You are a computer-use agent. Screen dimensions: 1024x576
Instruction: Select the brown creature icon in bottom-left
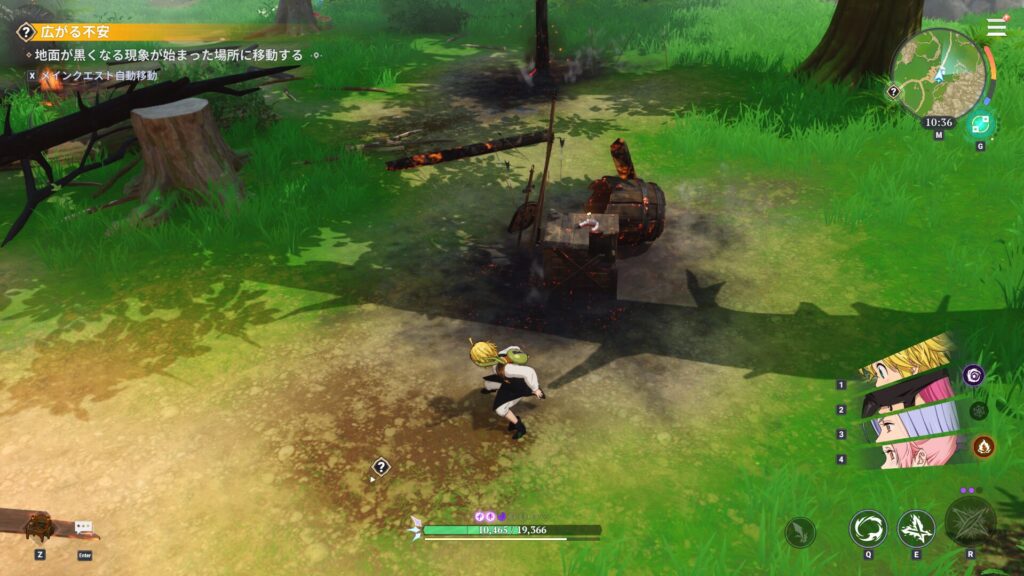click(x=39, y=525)
